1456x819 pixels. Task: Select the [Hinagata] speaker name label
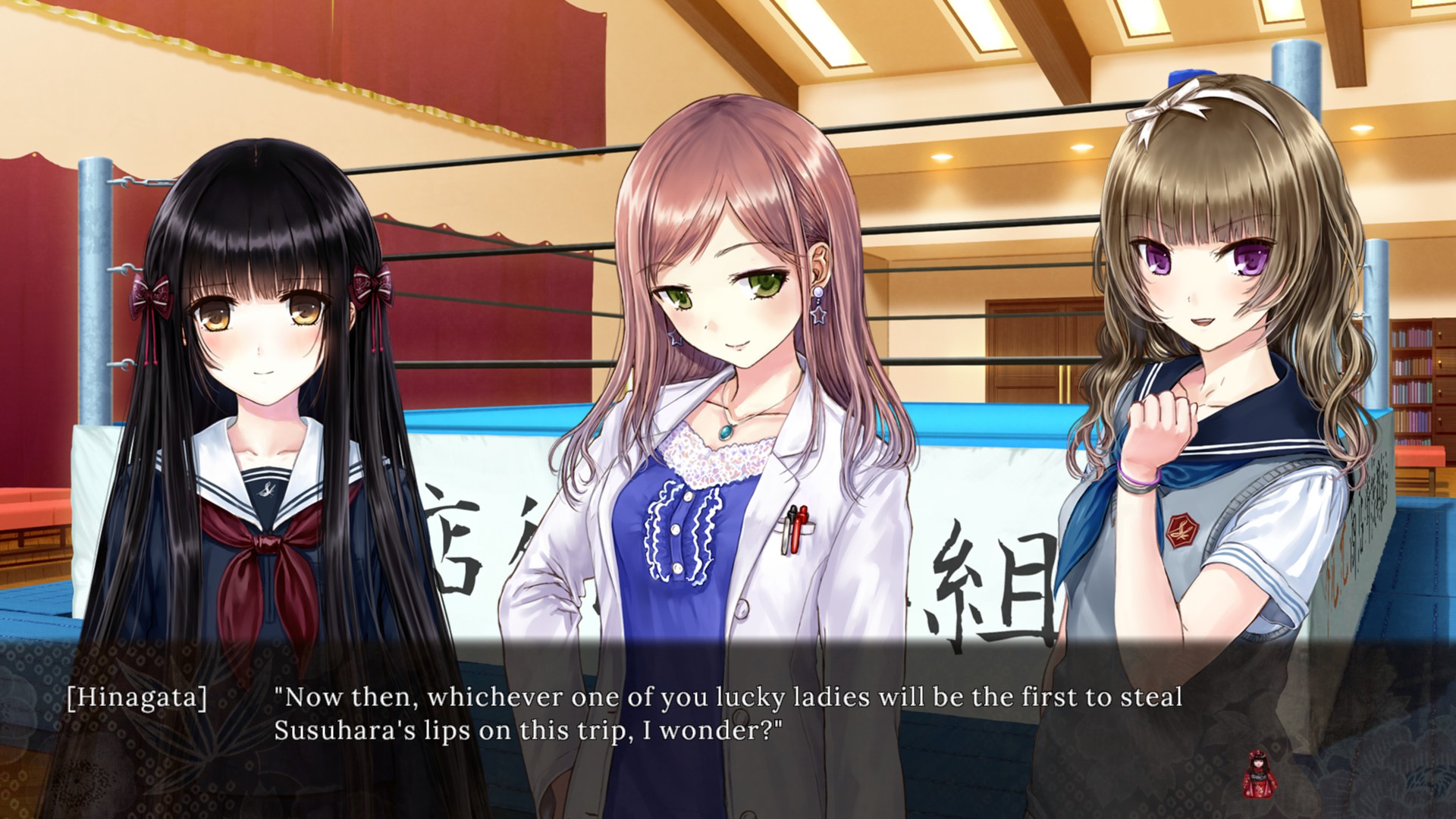click(136, 698)
